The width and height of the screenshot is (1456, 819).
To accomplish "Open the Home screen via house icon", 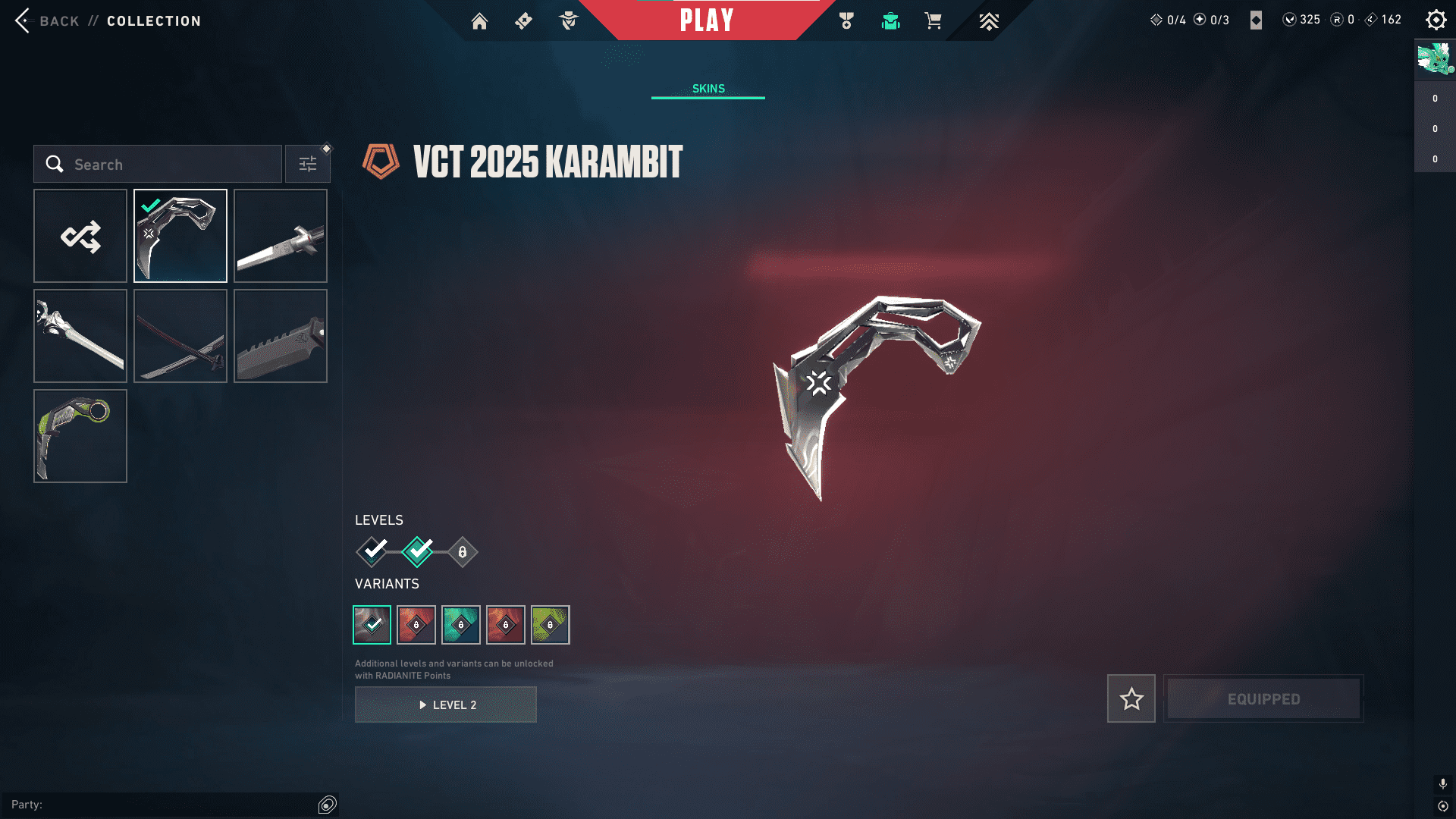I will [x=479, y=21].
